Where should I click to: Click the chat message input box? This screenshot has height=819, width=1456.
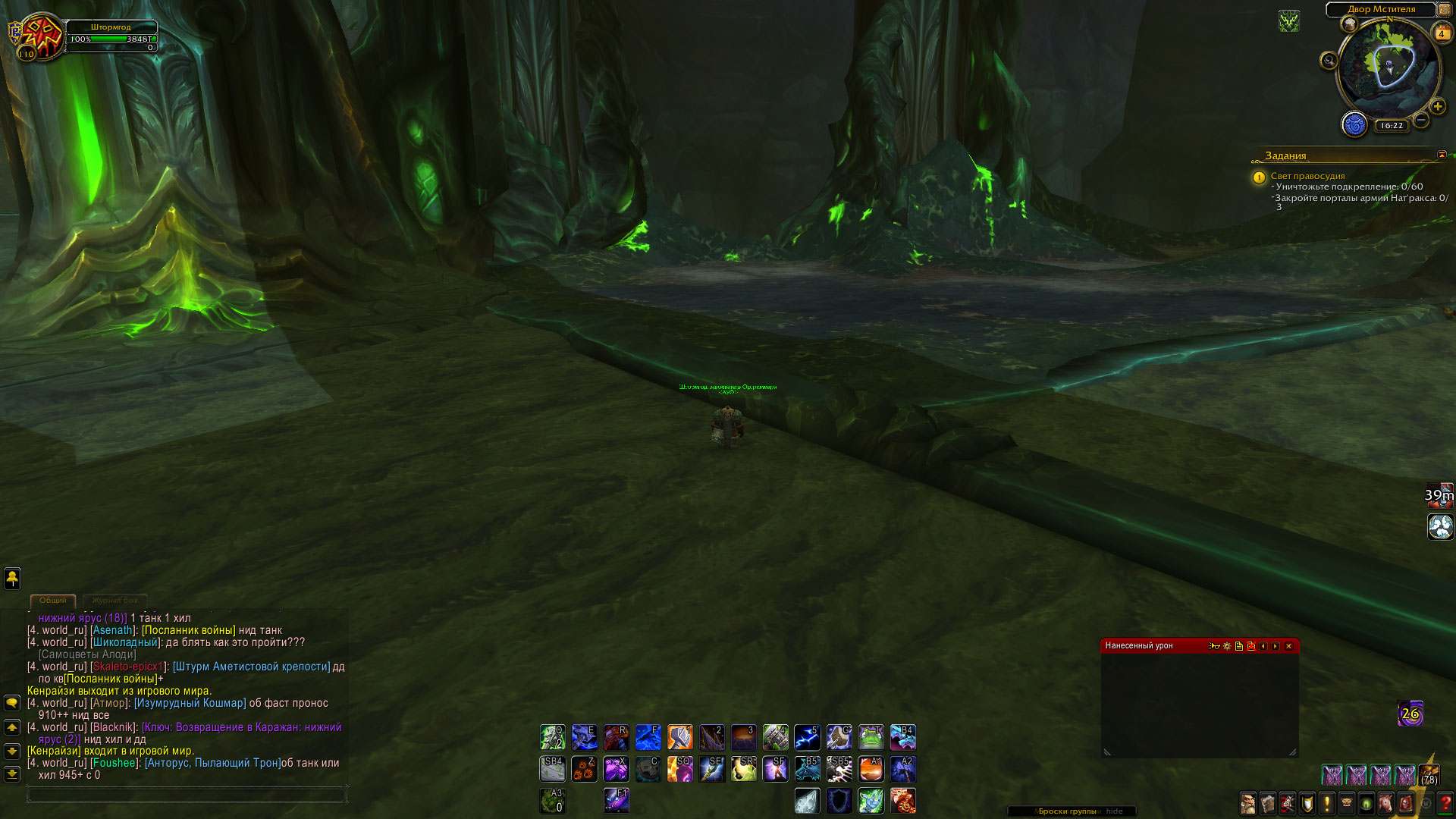(x=186, y=795)
